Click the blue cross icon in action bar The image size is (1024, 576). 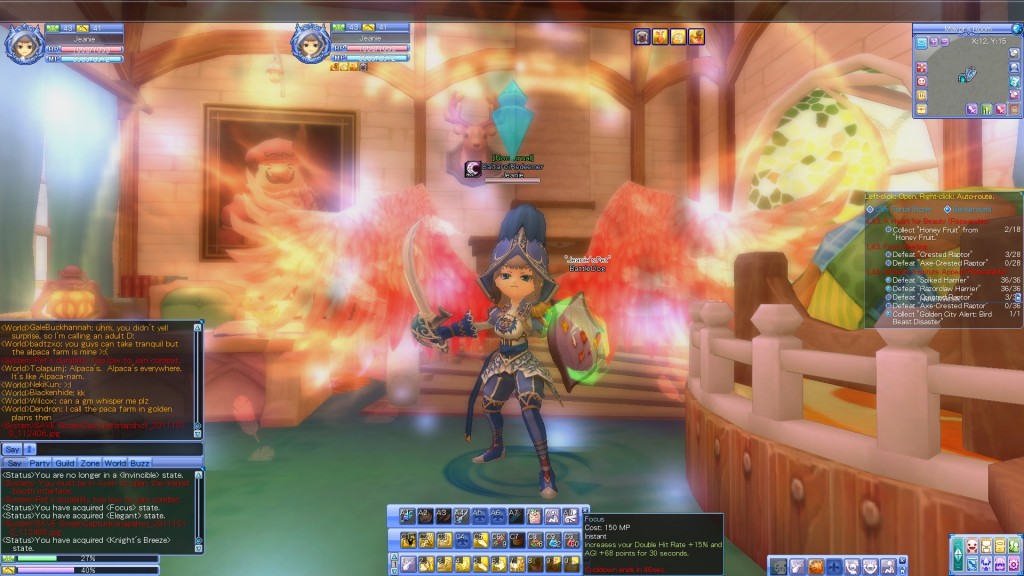click(834, 566)
